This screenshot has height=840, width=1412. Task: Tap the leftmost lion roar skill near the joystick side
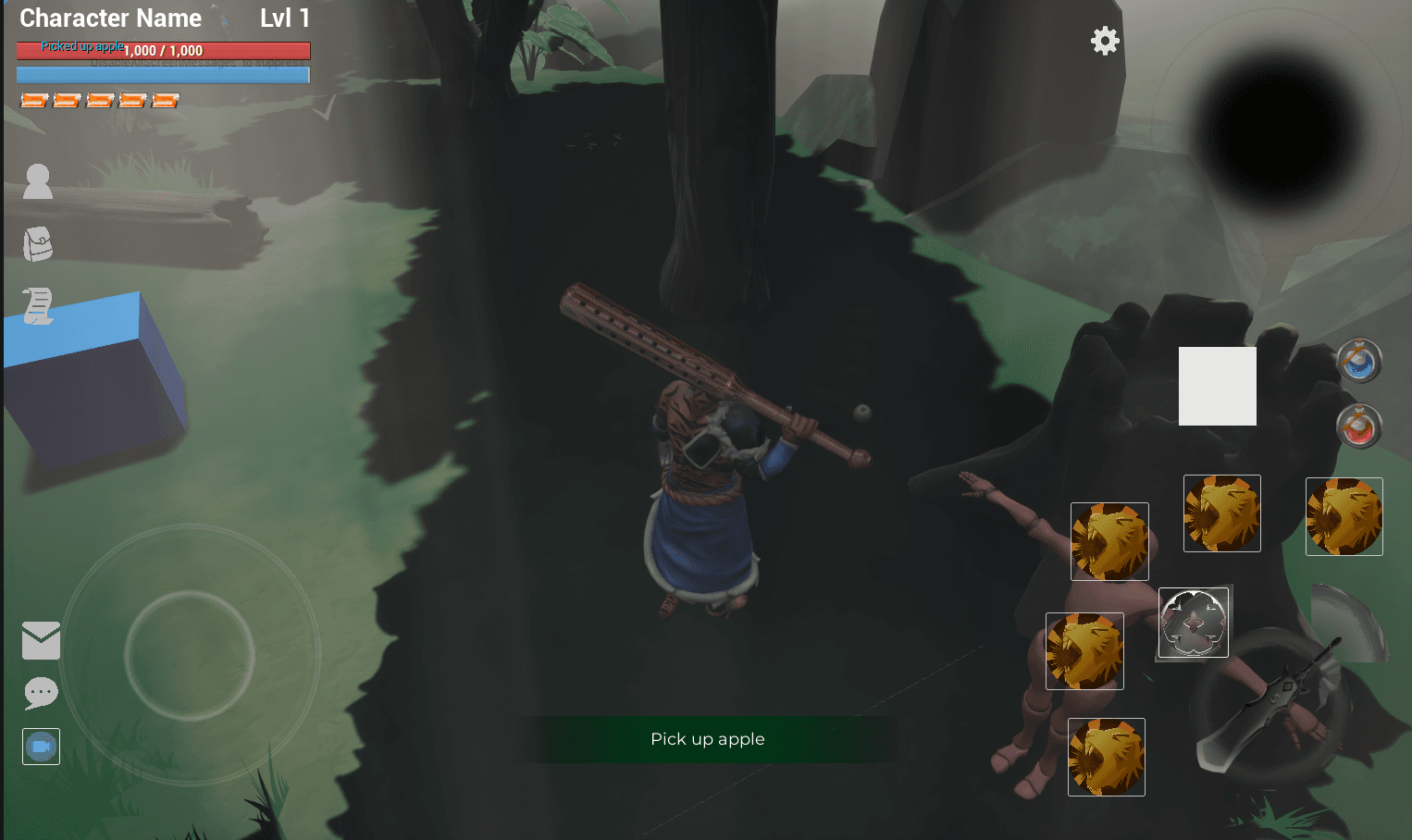pyautogui.click(x=1084, y=650)
